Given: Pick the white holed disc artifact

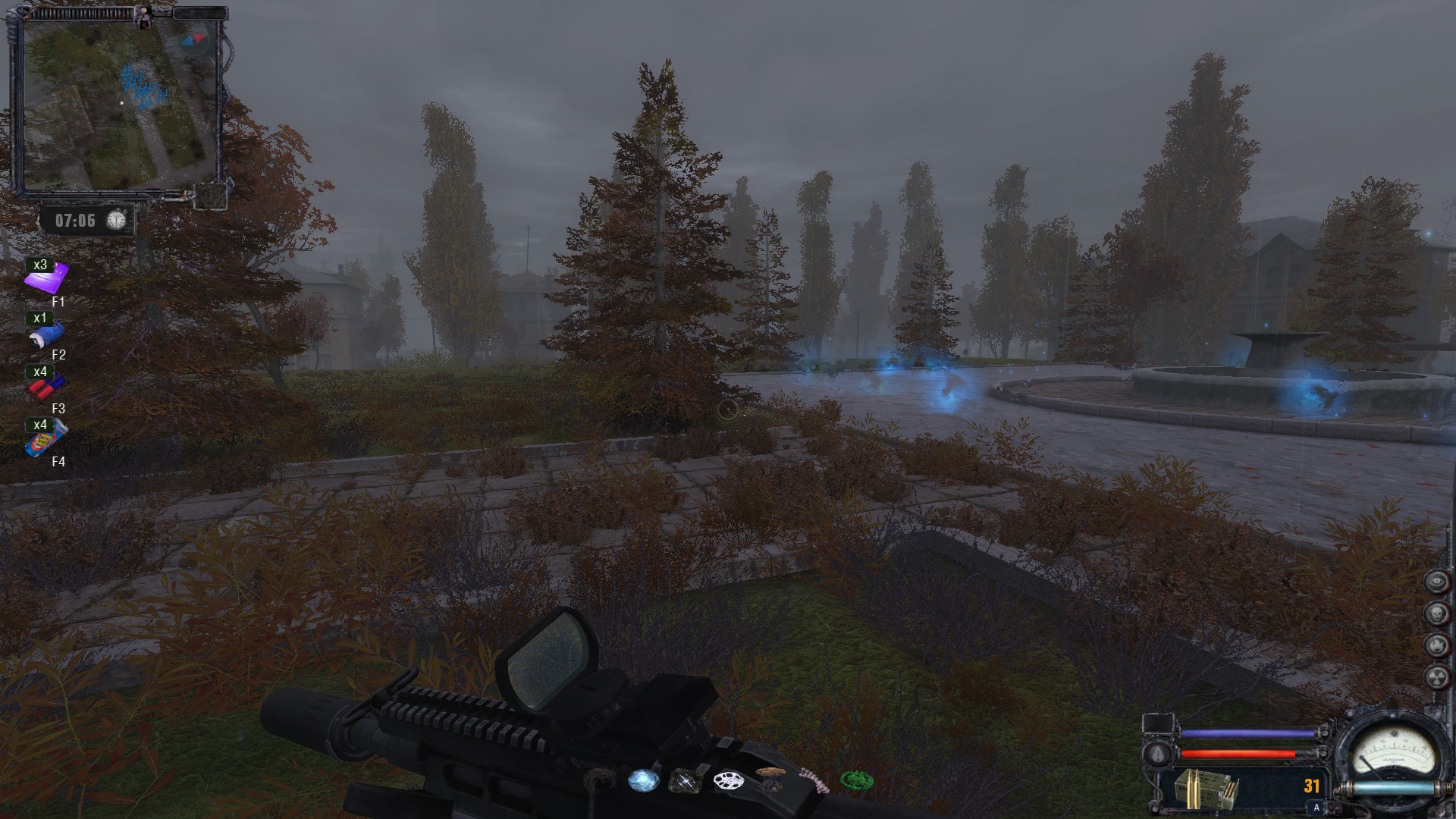Looking at the screenshot, I should 727,780.
